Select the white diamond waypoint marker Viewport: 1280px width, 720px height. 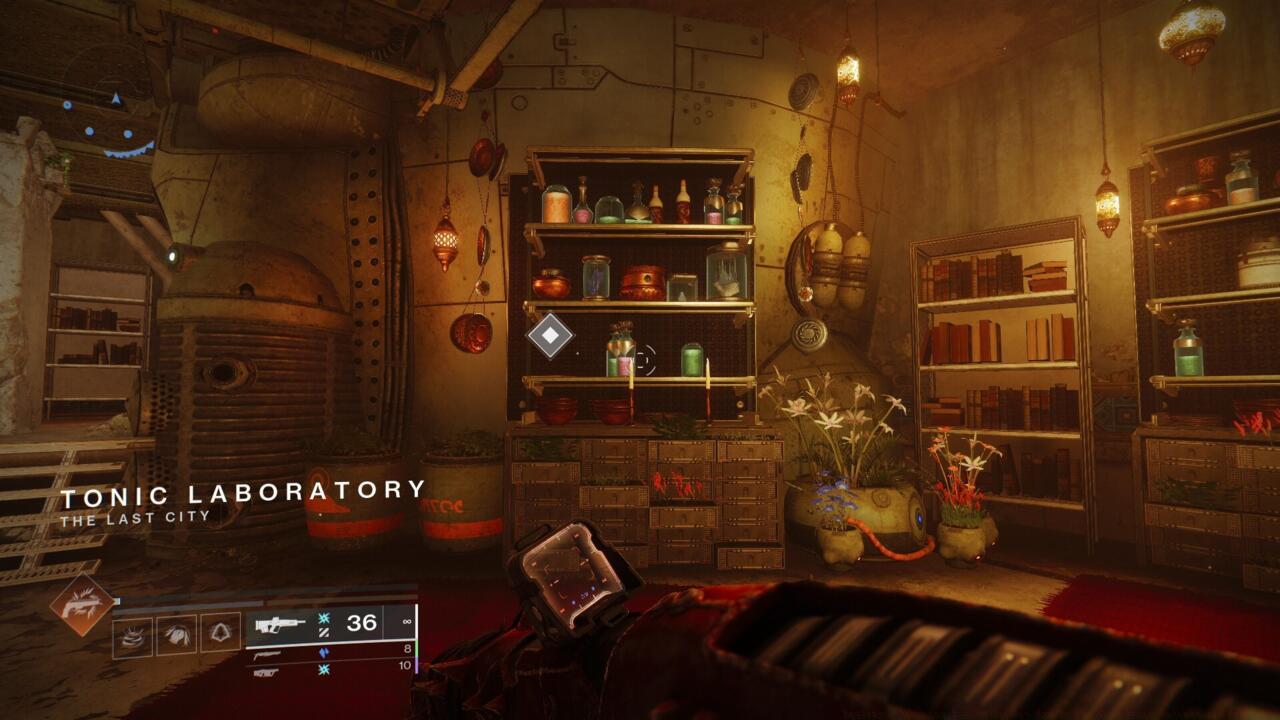550,335
